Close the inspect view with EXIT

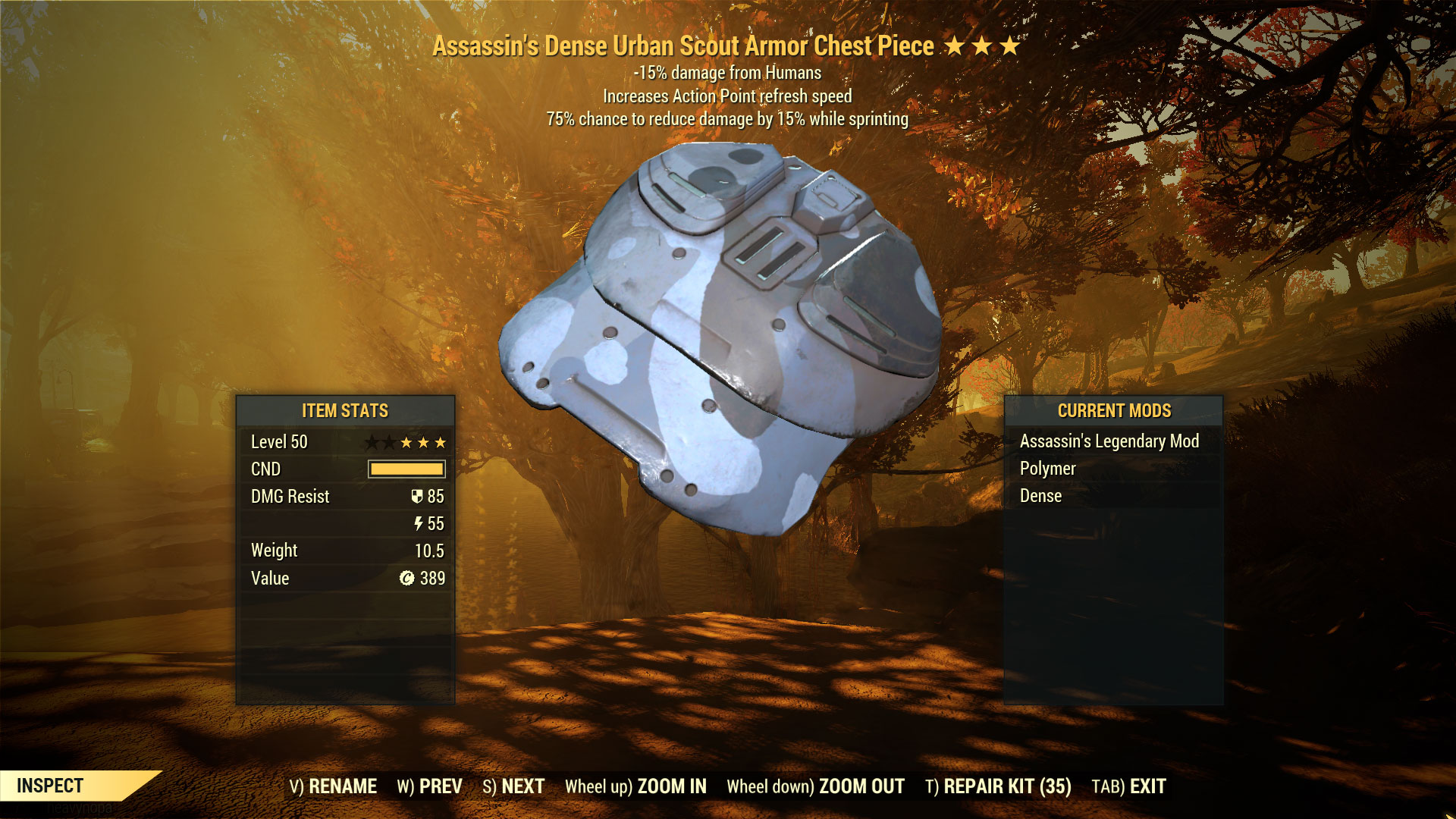pos(1128,786)
